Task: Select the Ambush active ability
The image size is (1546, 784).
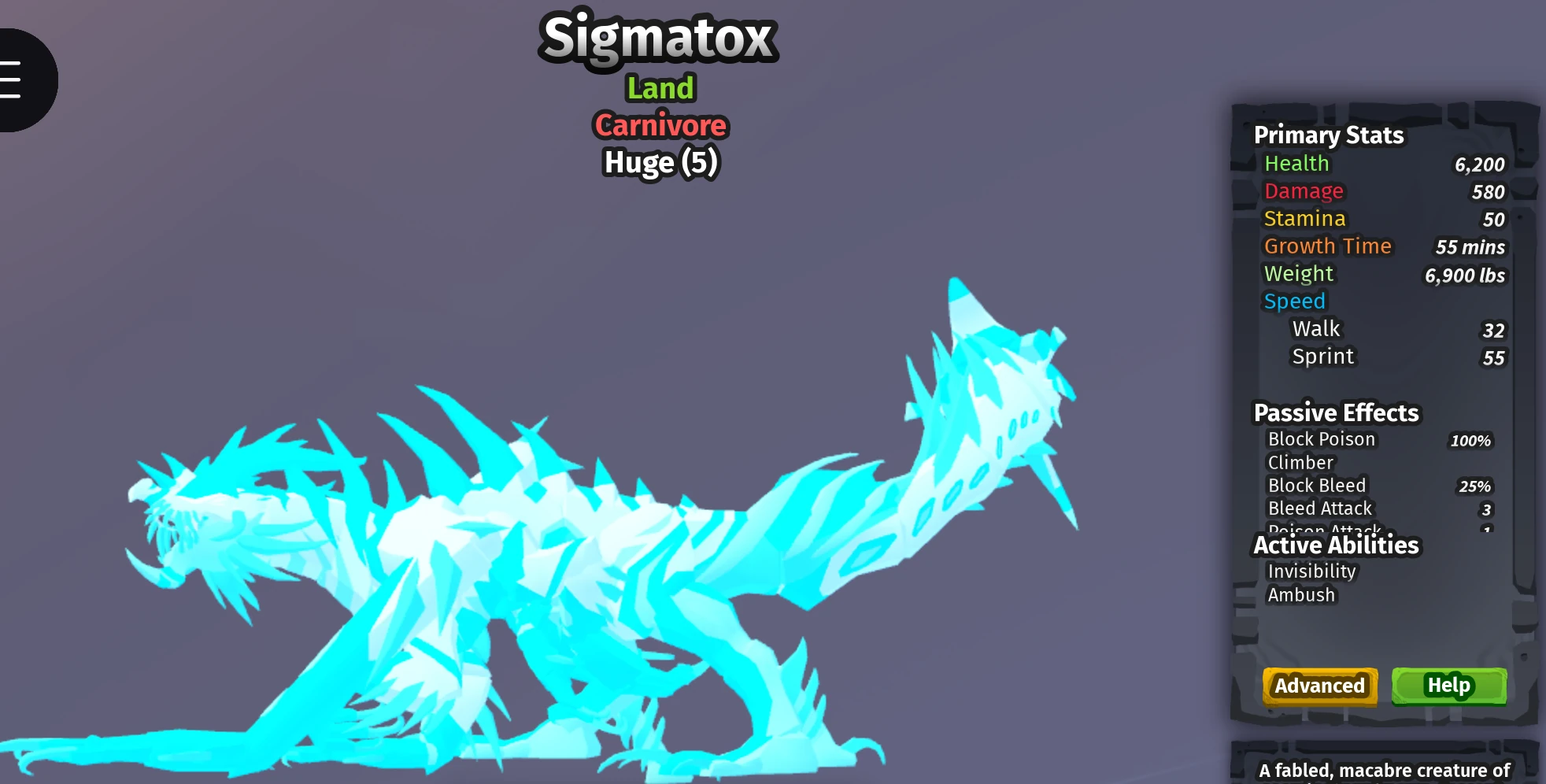Action: tap(1302, 595)
